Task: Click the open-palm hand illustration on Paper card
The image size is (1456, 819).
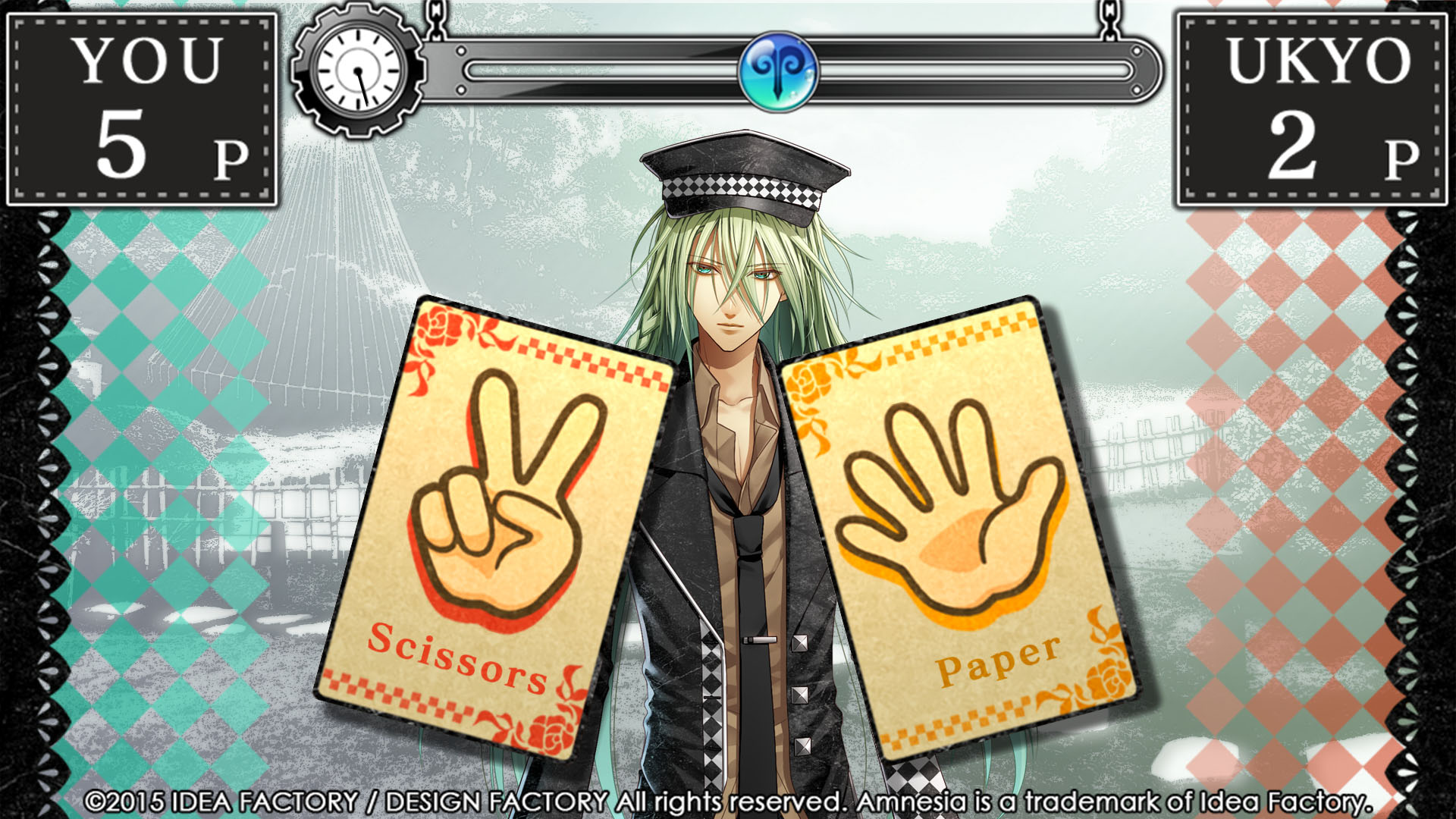Action: [x=952, y=516]
